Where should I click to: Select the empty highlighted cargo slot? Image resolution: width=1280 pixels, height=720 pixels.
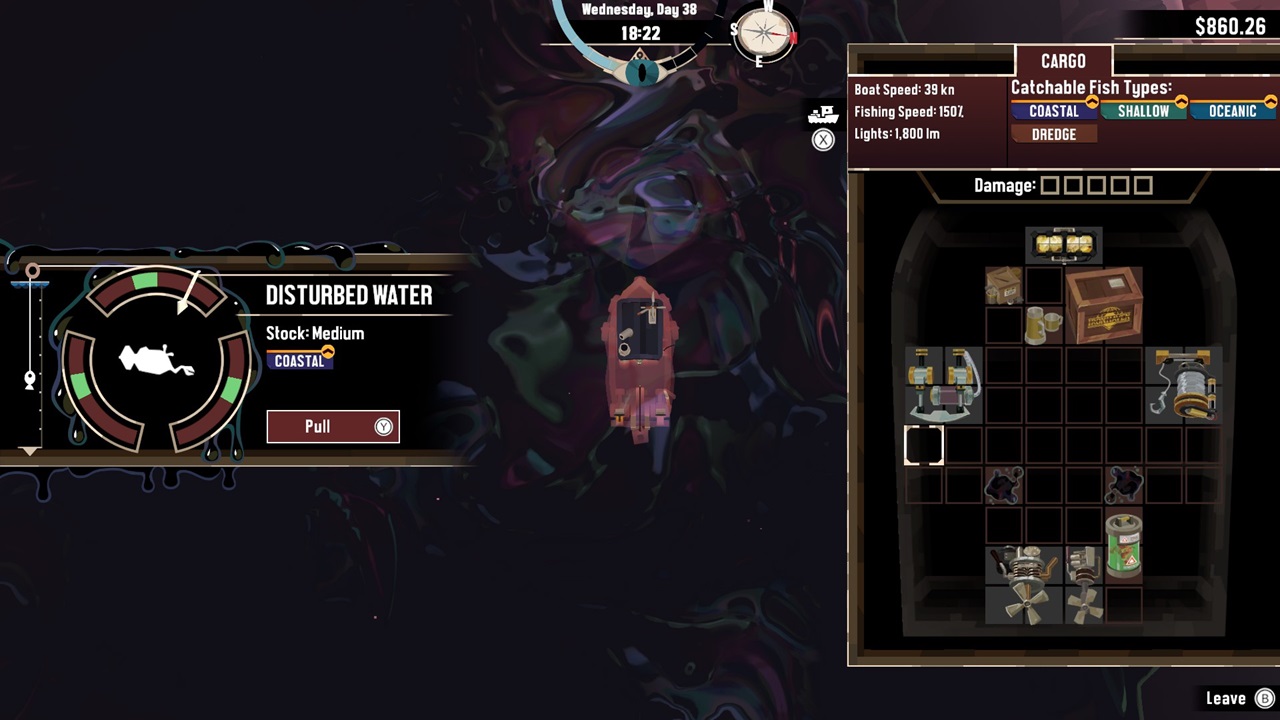coord(925,446)
